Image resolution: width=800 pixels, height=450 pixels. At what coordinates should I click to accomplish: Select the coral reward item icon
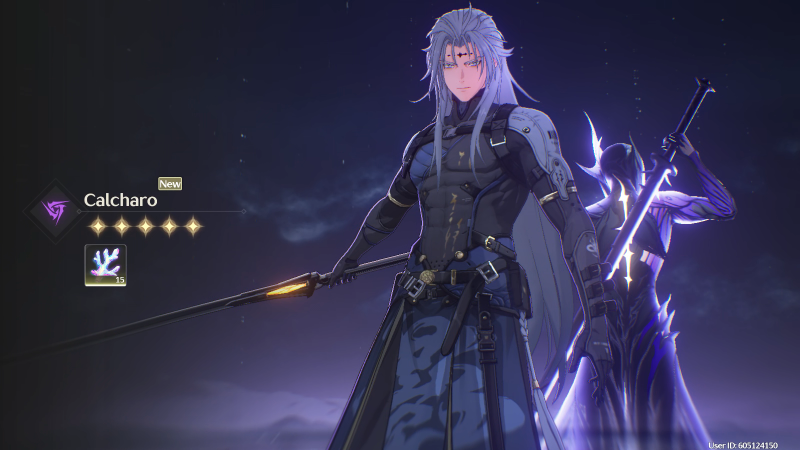point(105,266)
